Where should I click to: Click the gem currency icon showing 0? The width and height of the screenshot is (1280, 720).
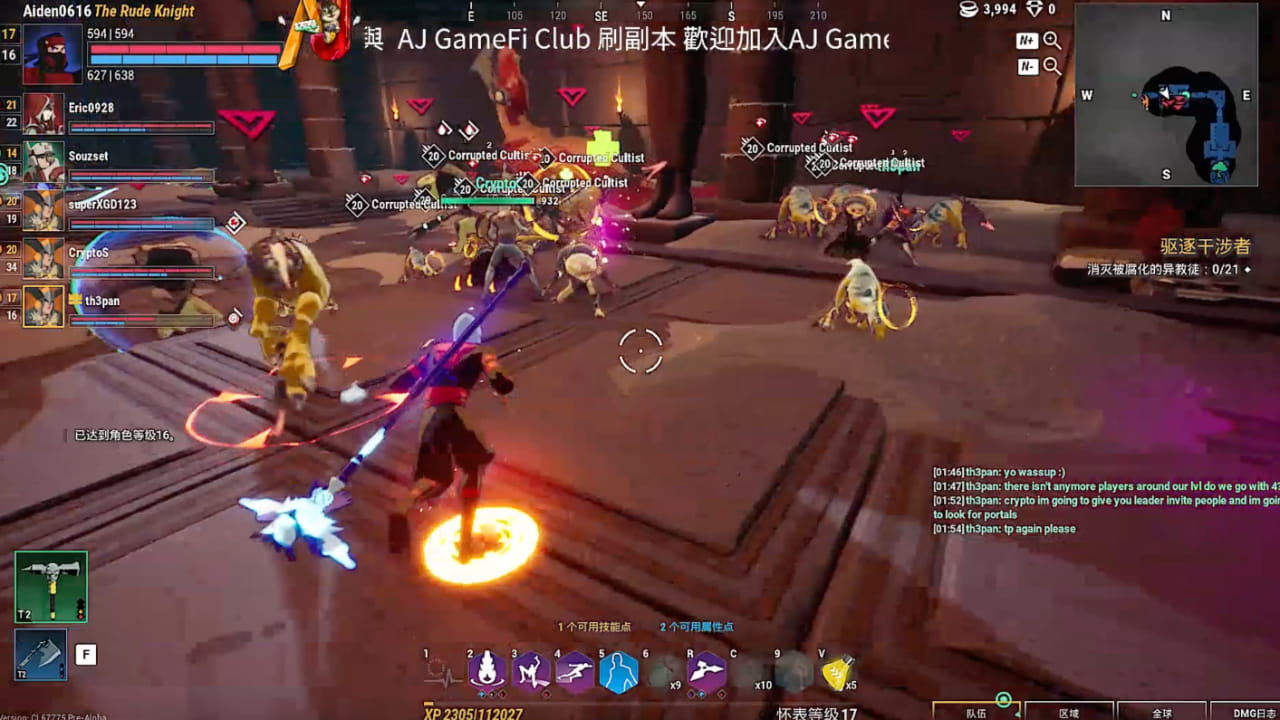pos(1035,10)
